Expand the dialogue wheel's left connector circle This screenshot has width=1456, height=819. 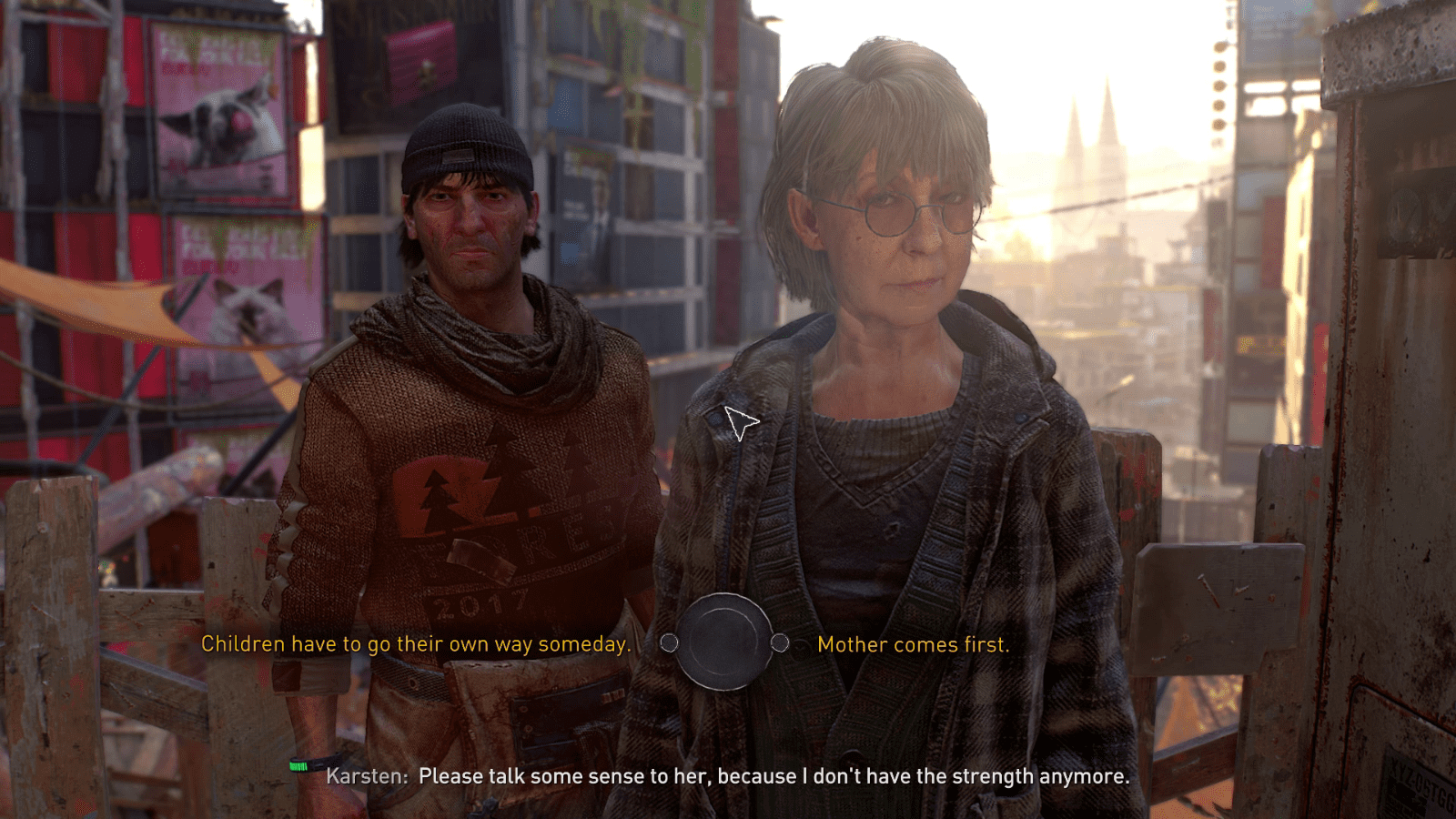click(671, 642)
